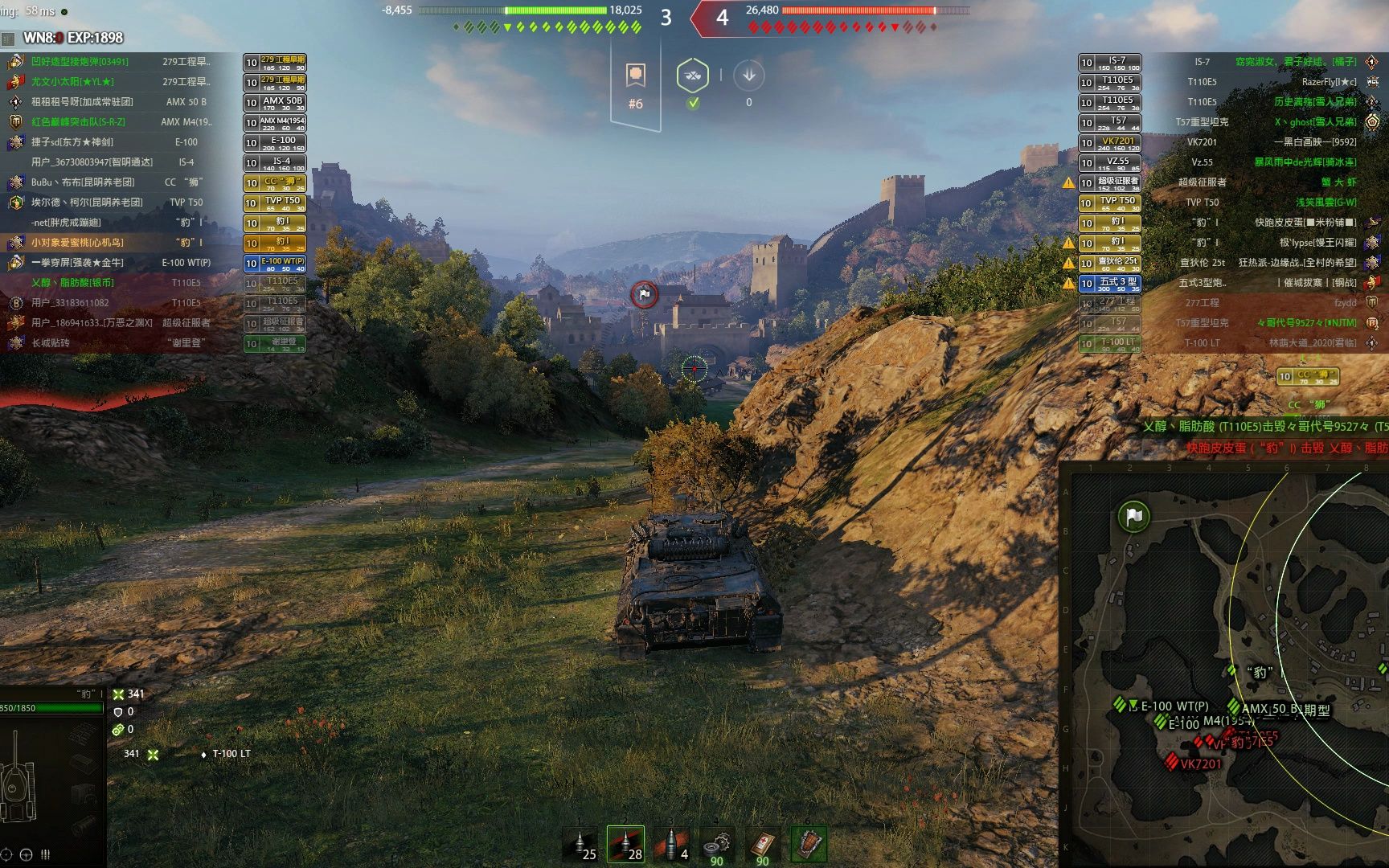Screen dimensions: 1389x868
Task: Click the hexagon mission icon with checkmark
Action: tap(693, 77)
